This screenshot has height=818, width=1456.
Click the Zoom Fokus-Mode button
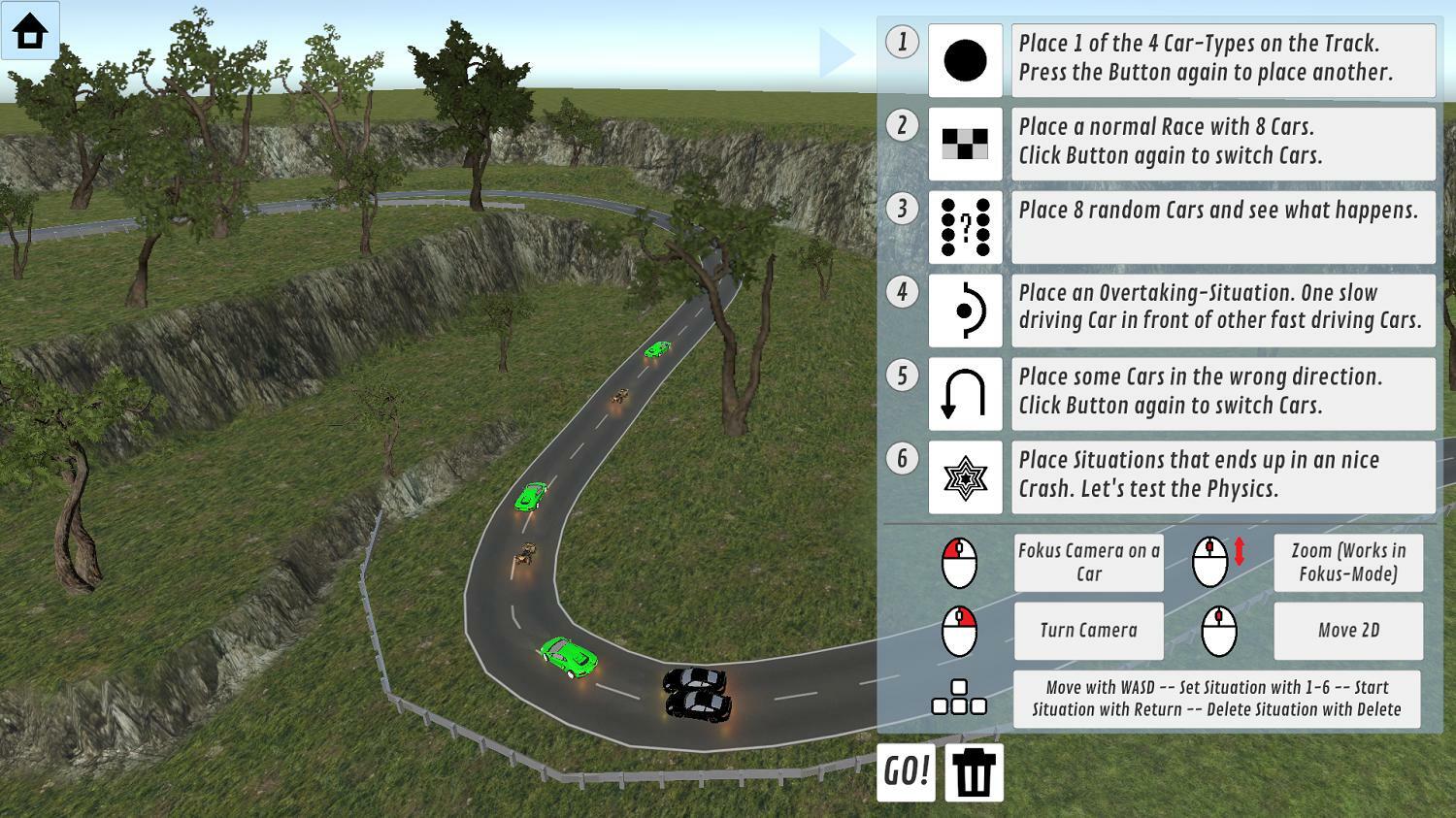coord(1348,563)
